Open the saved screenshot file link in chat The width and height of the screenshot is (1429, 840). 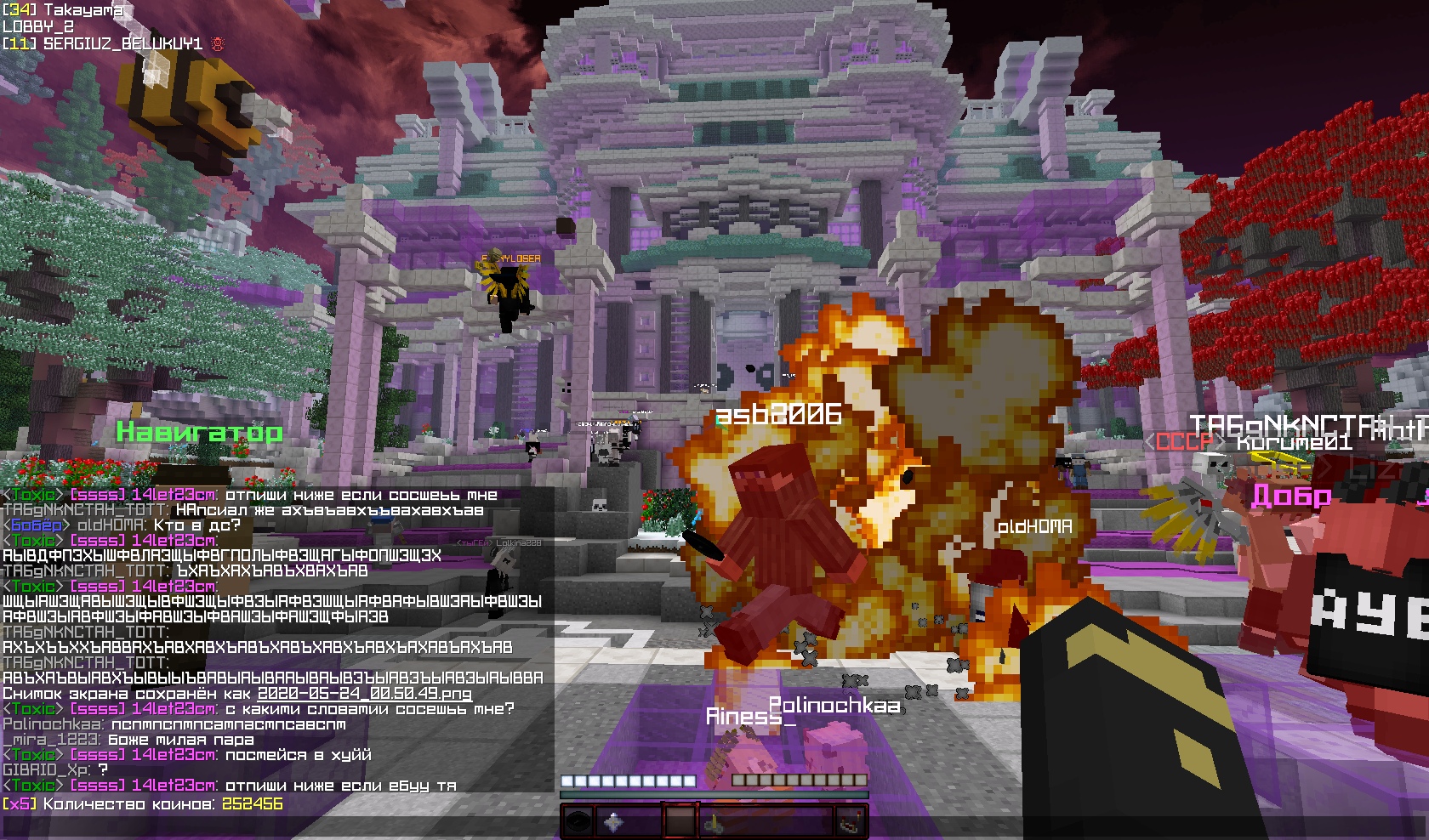tap(364, 693)
